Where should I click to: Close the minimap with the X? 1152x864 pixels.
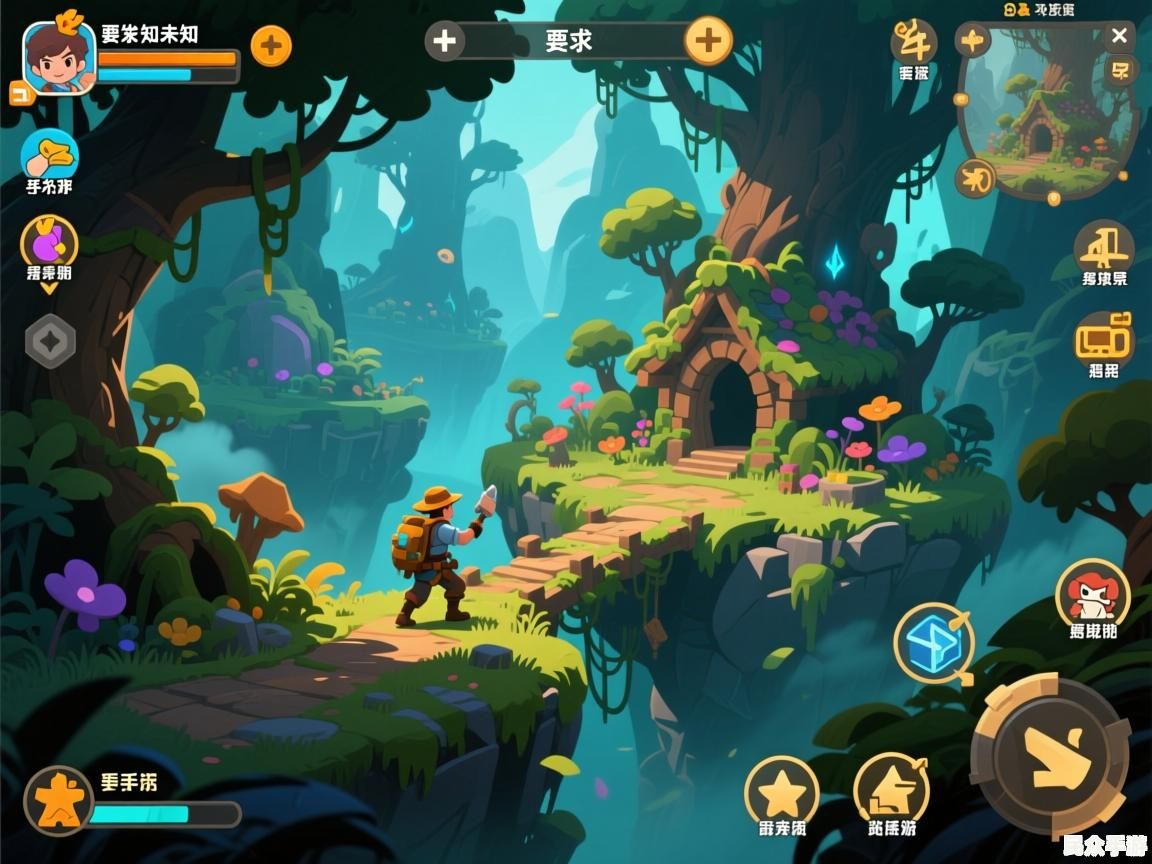pos(1119,37)
